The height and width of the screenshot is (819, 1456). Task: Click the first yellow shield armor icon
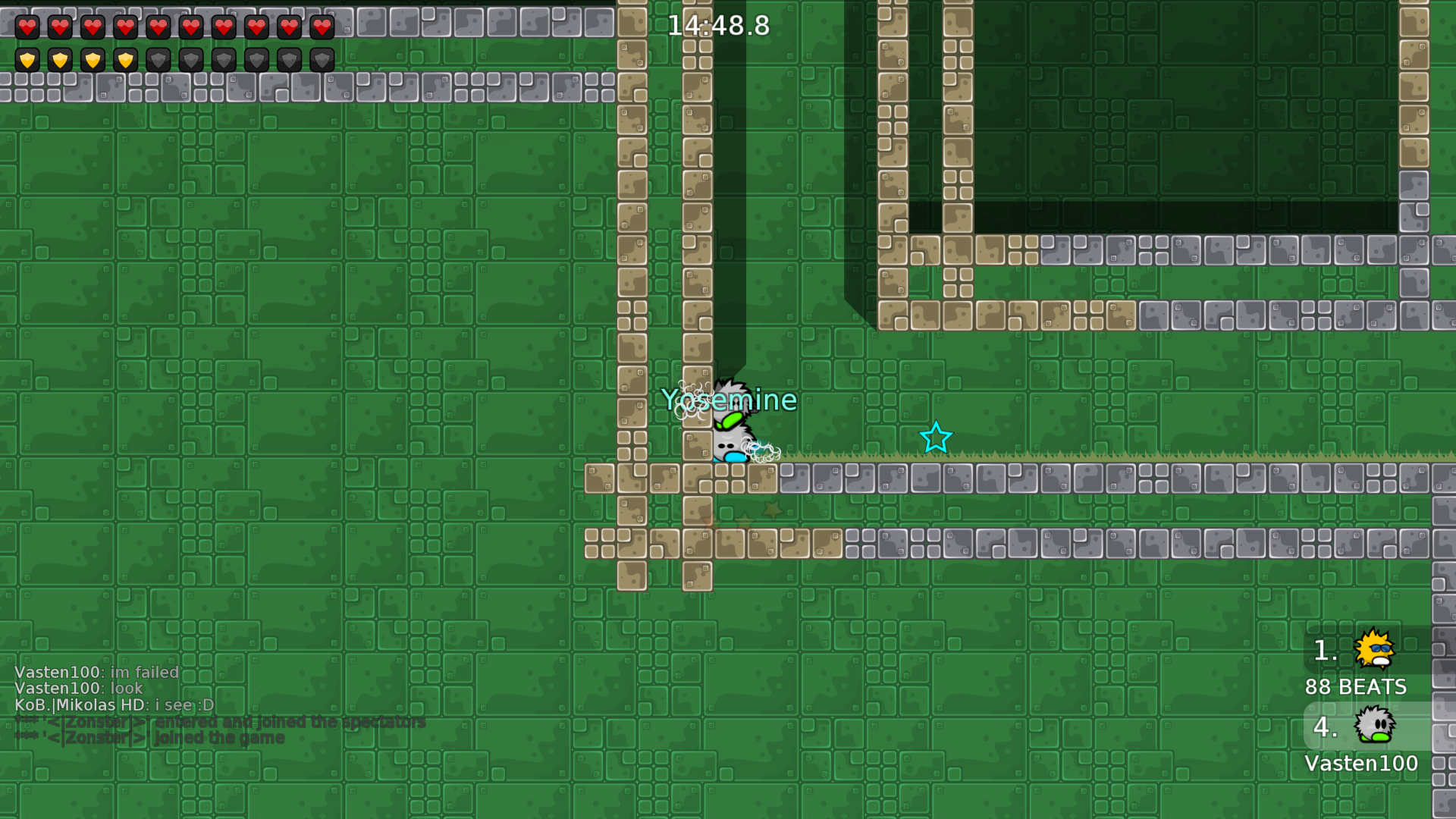point(27,59)
